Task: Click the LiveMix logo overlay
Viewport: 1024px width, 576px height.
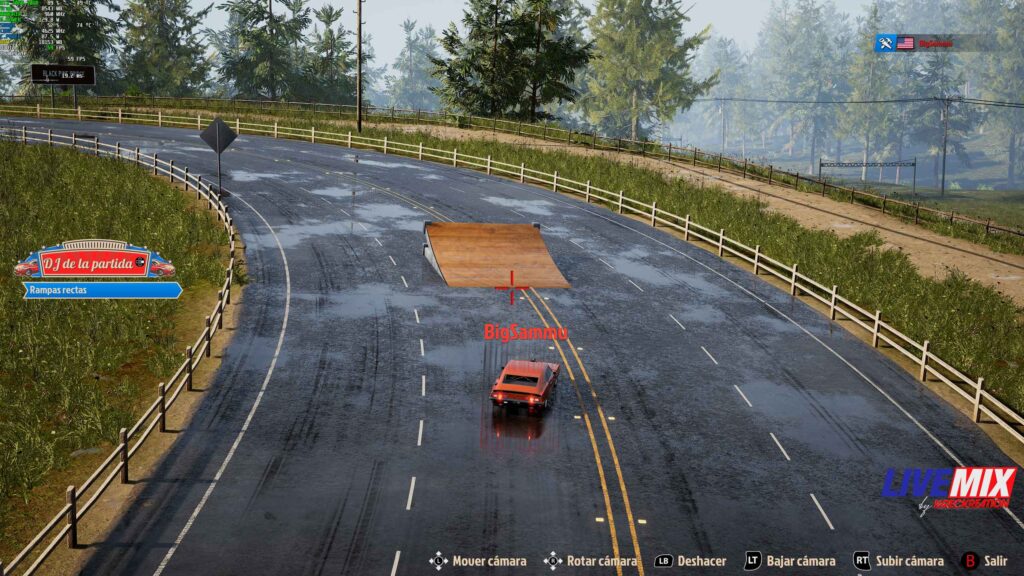Action: coord(948,488)
